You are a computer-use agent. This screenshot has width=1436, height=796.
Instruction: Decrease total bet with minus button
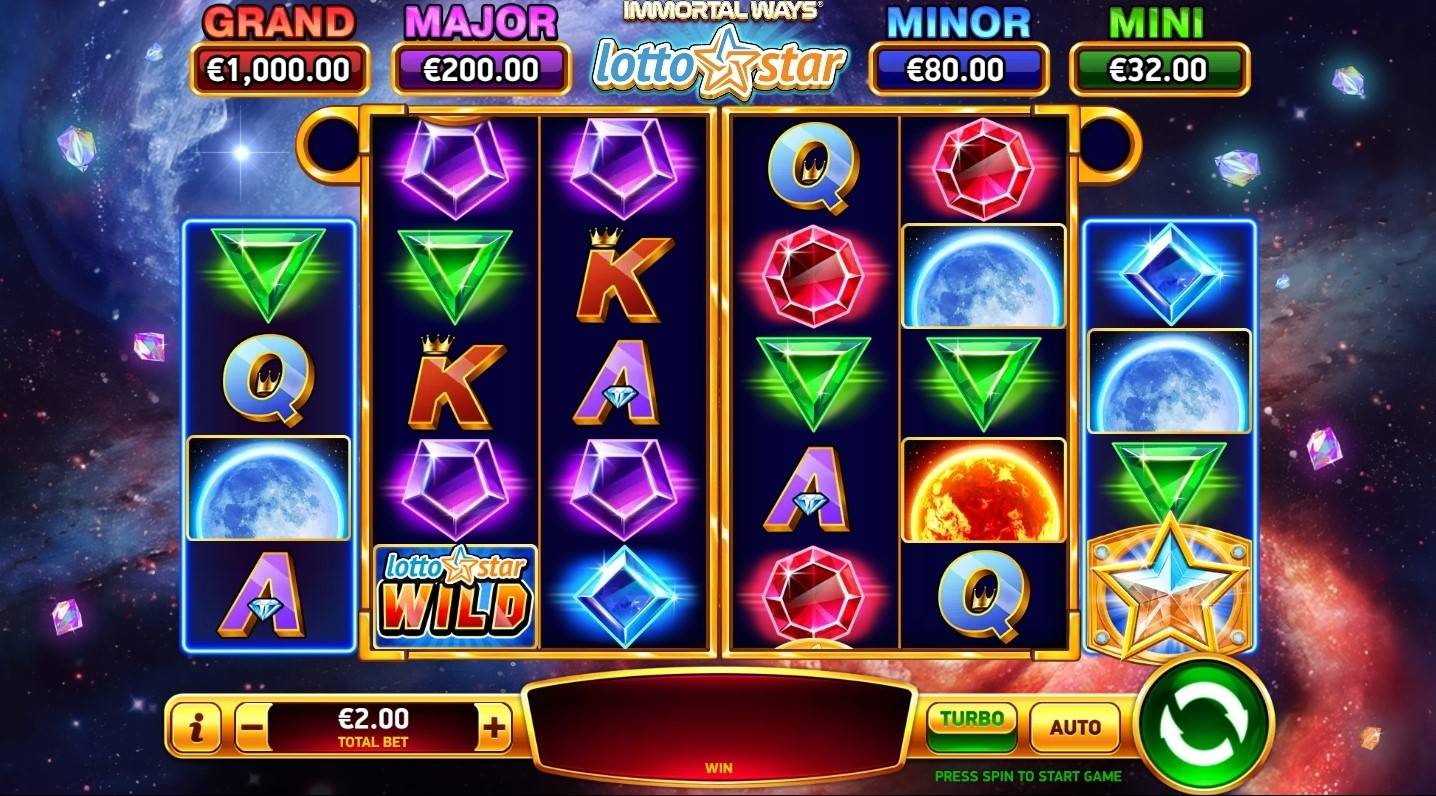pyautogui.click(x=253, y=728)
